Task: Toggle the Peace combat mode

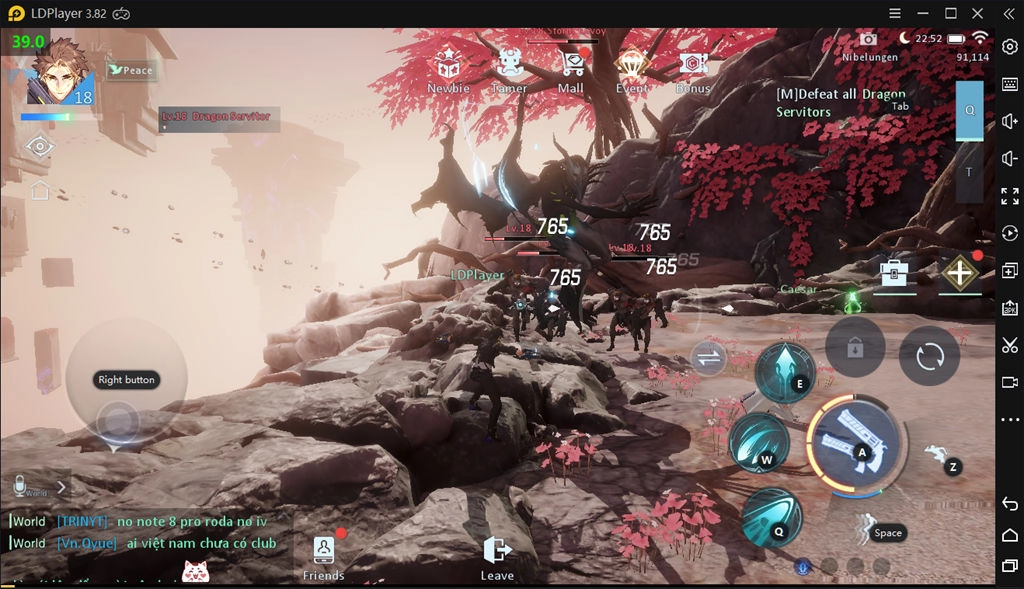Action: (131, 70)
